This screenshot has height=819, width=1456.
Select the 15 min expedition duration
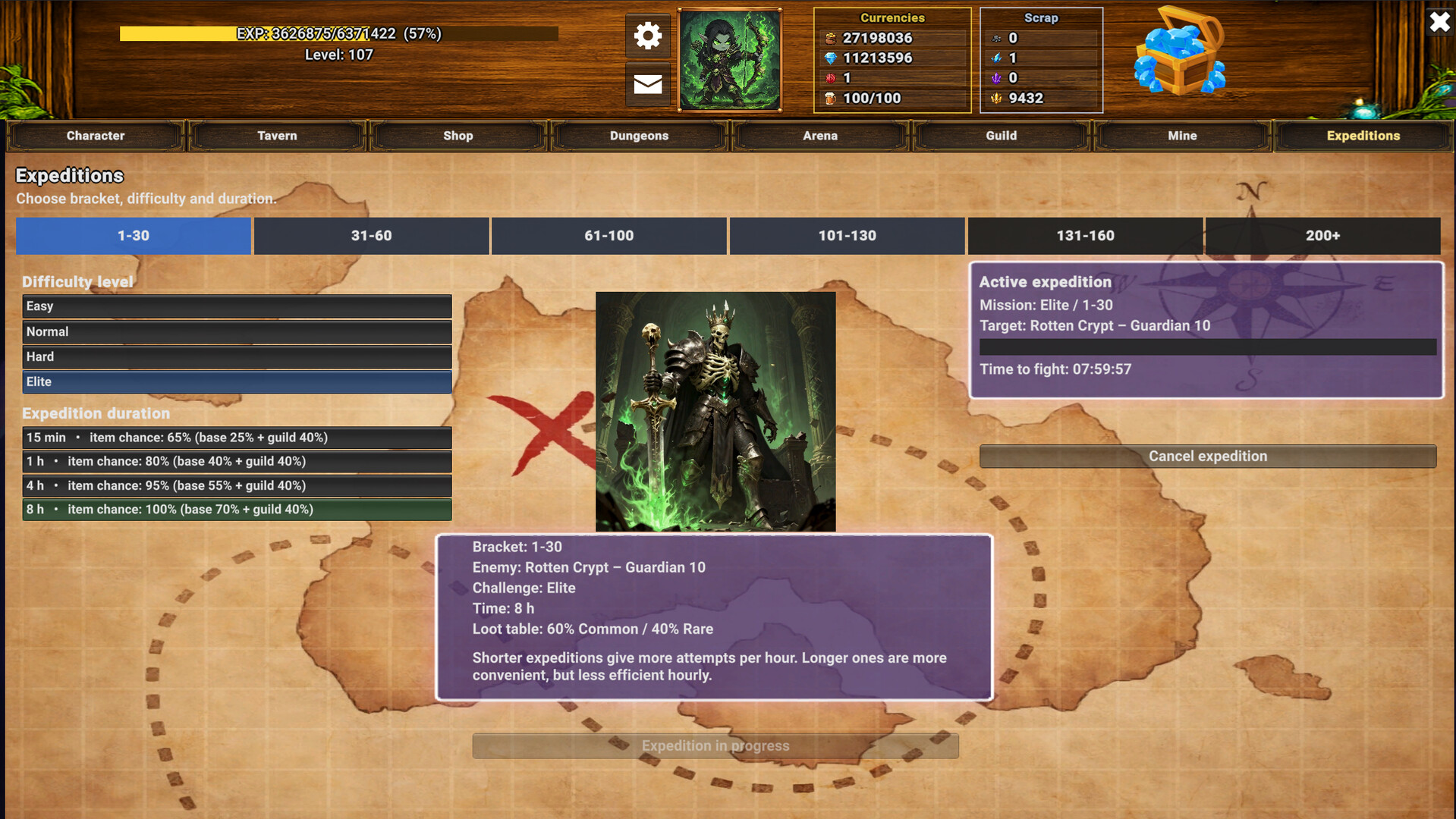tap(236, 438)
